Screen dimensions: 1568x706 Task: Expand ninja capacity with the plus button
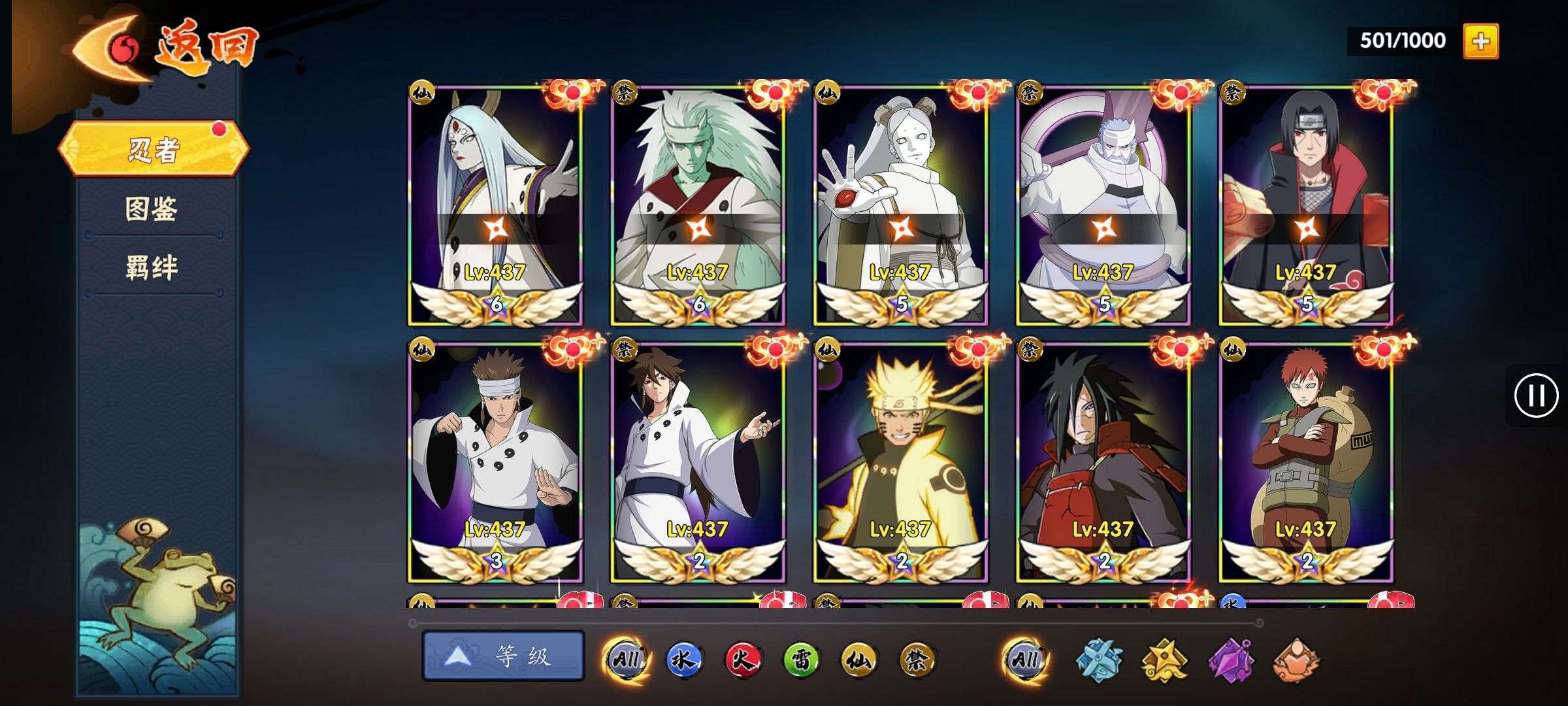pyautogui.click(x=1480, y=41)
